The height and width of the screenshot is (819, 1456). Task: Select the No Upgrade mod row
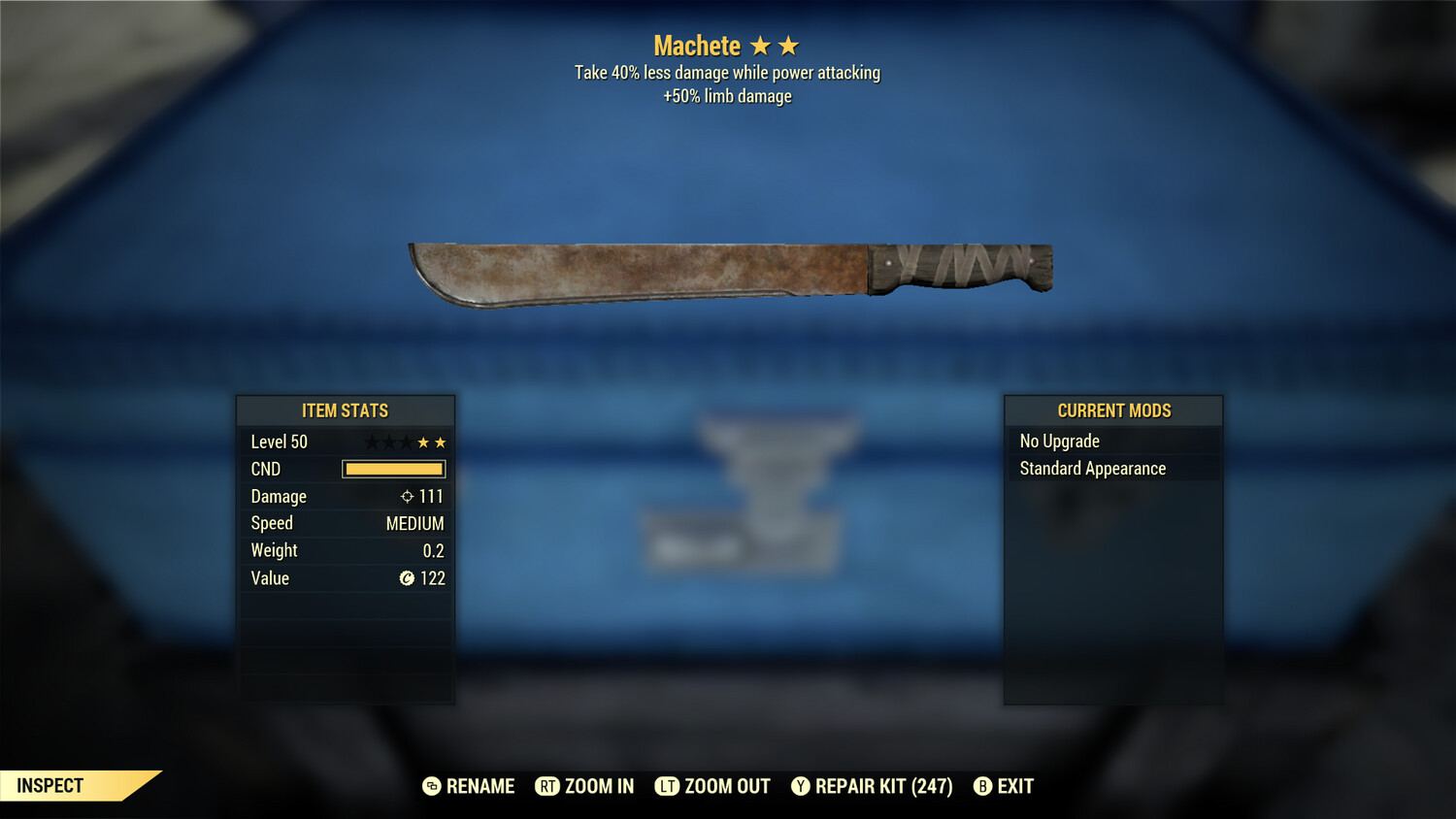pyautogui.click(x=1112, y=442)
